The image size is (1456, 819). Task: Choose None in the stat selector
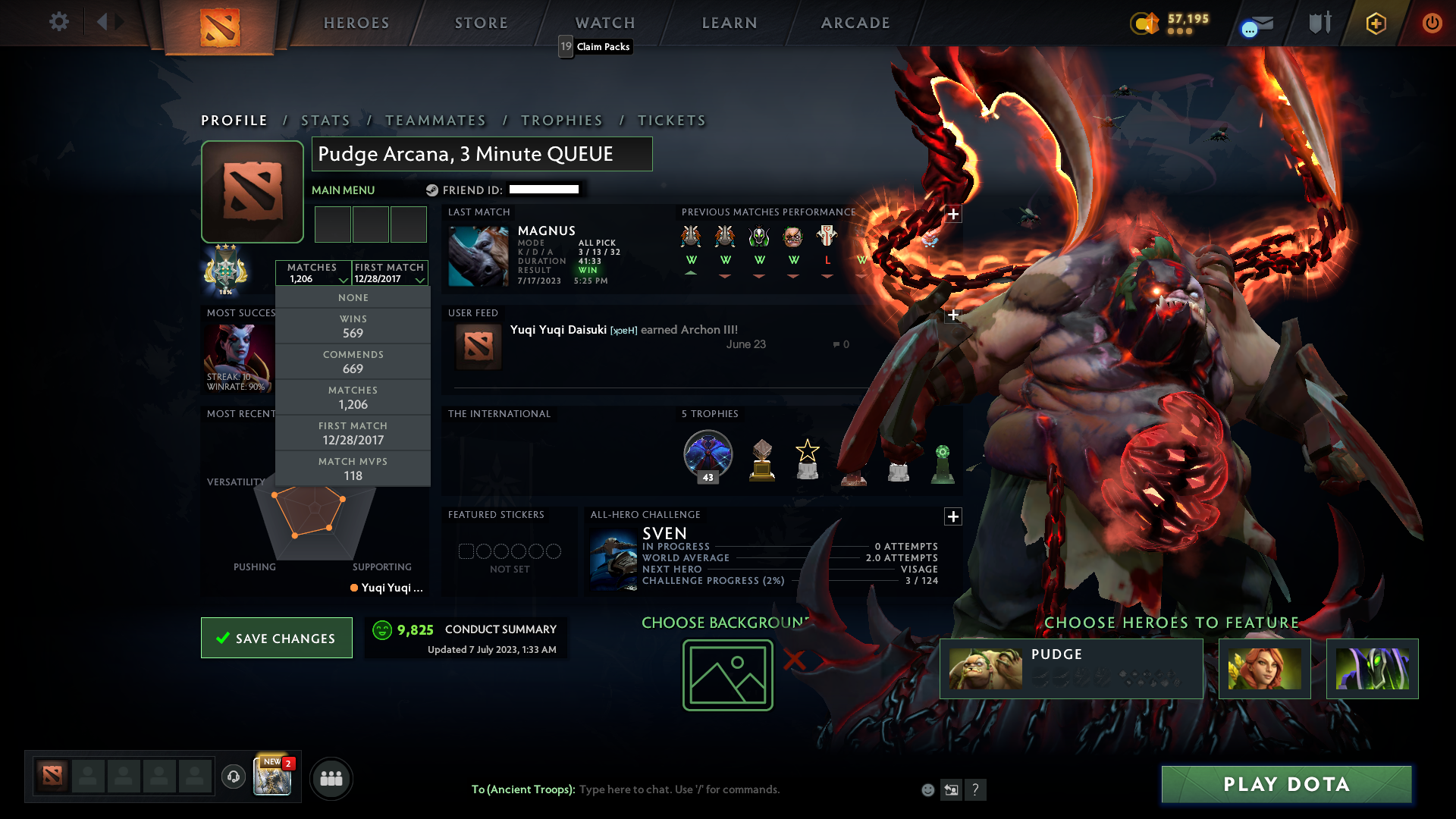pos(353,297)
